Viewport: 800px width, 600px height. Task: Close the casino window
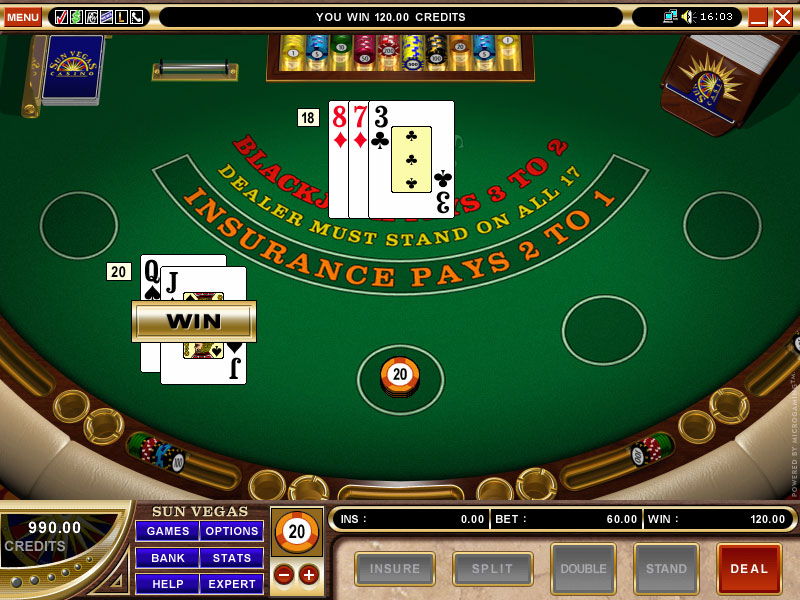783,17
